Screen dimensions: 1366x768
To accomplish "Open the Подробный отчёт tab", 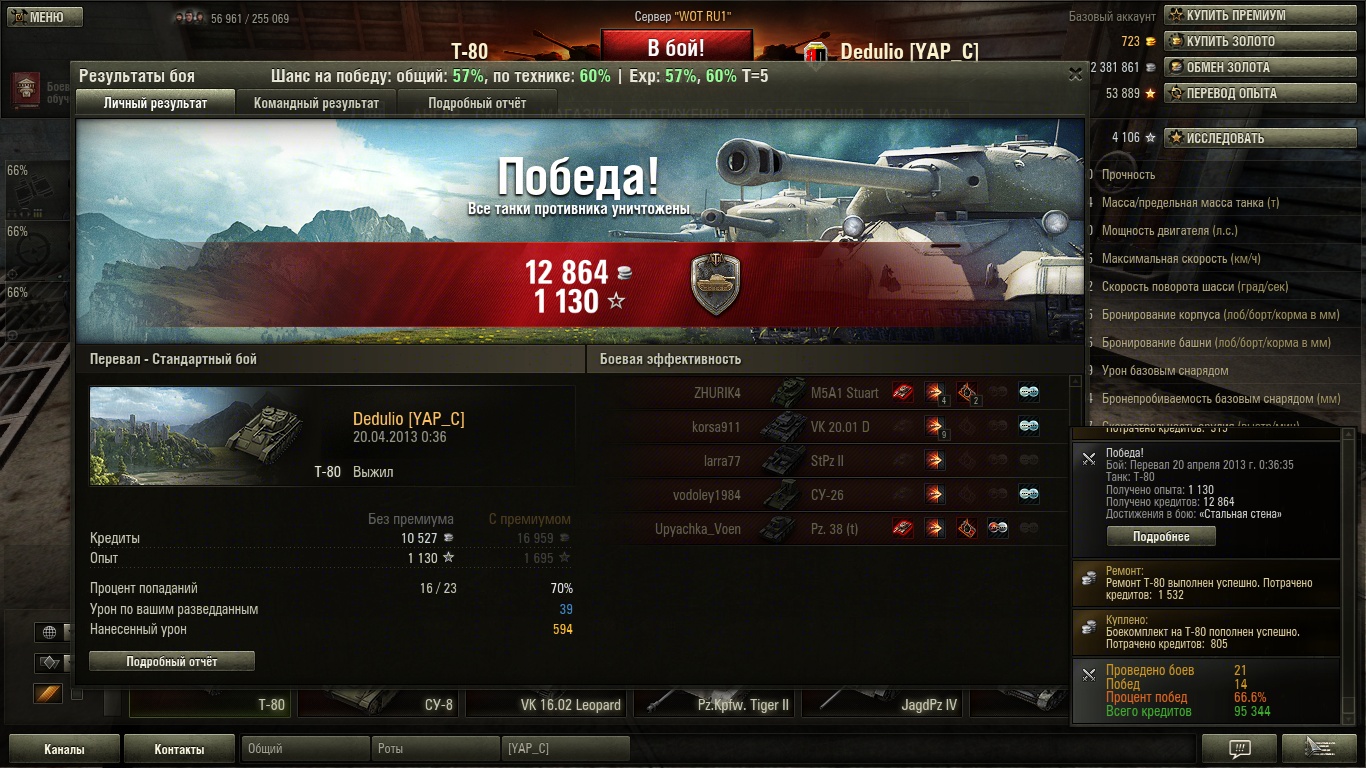I will tap(477, 103).
